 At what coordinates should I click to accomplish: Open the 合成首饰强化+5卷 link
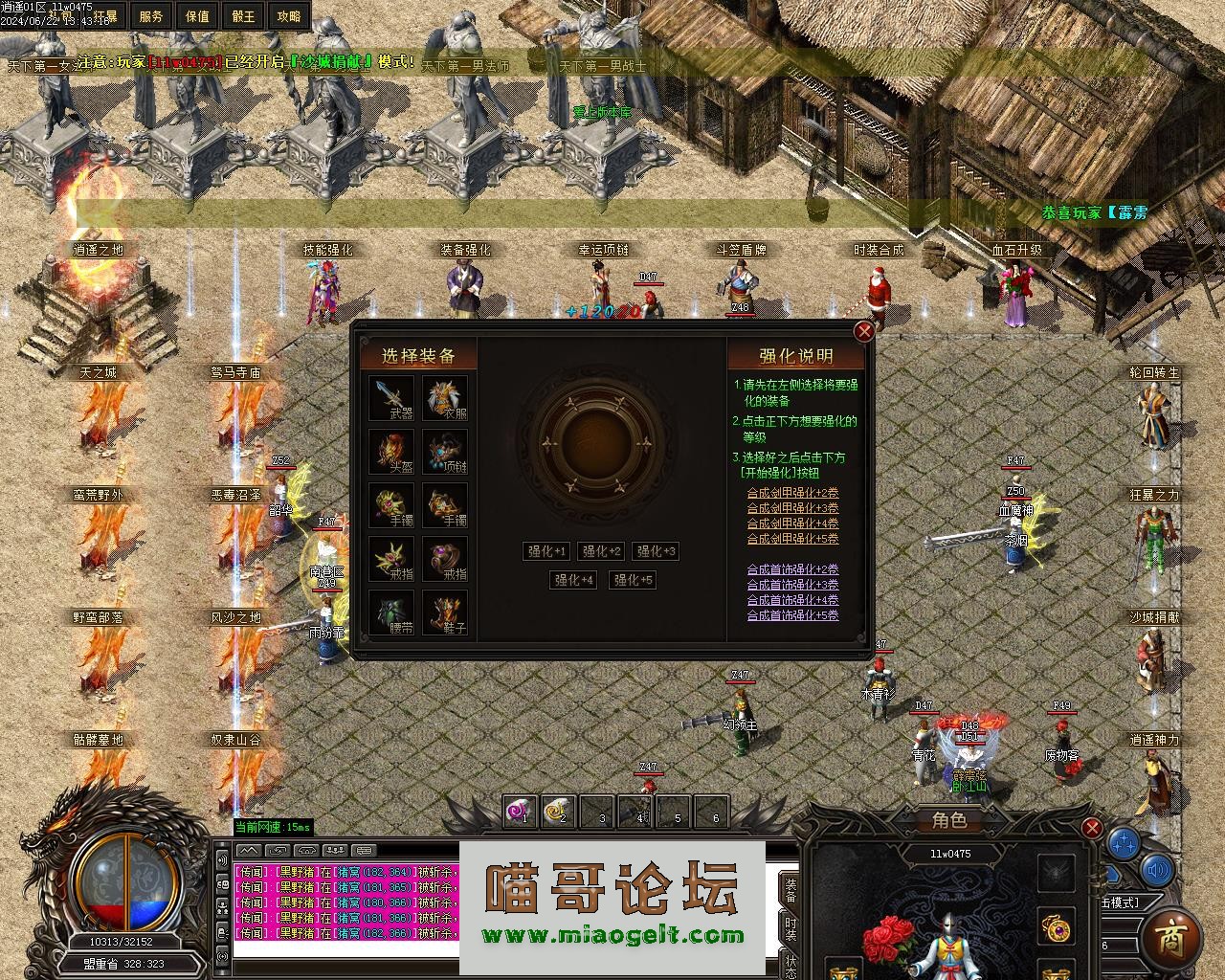[x=792, y=615]
